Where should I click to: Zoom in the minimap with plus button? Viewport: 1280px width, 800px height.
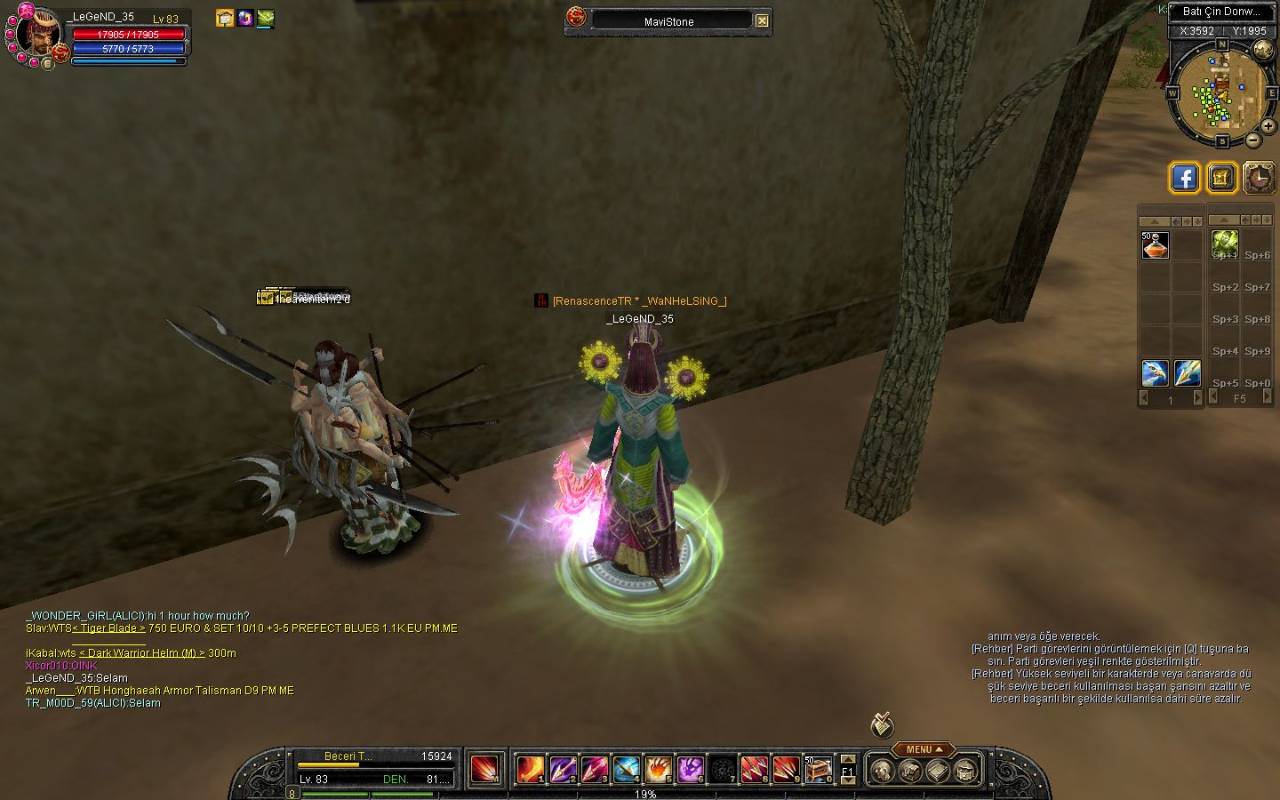pyautogui.click(x=1268, y=127)
